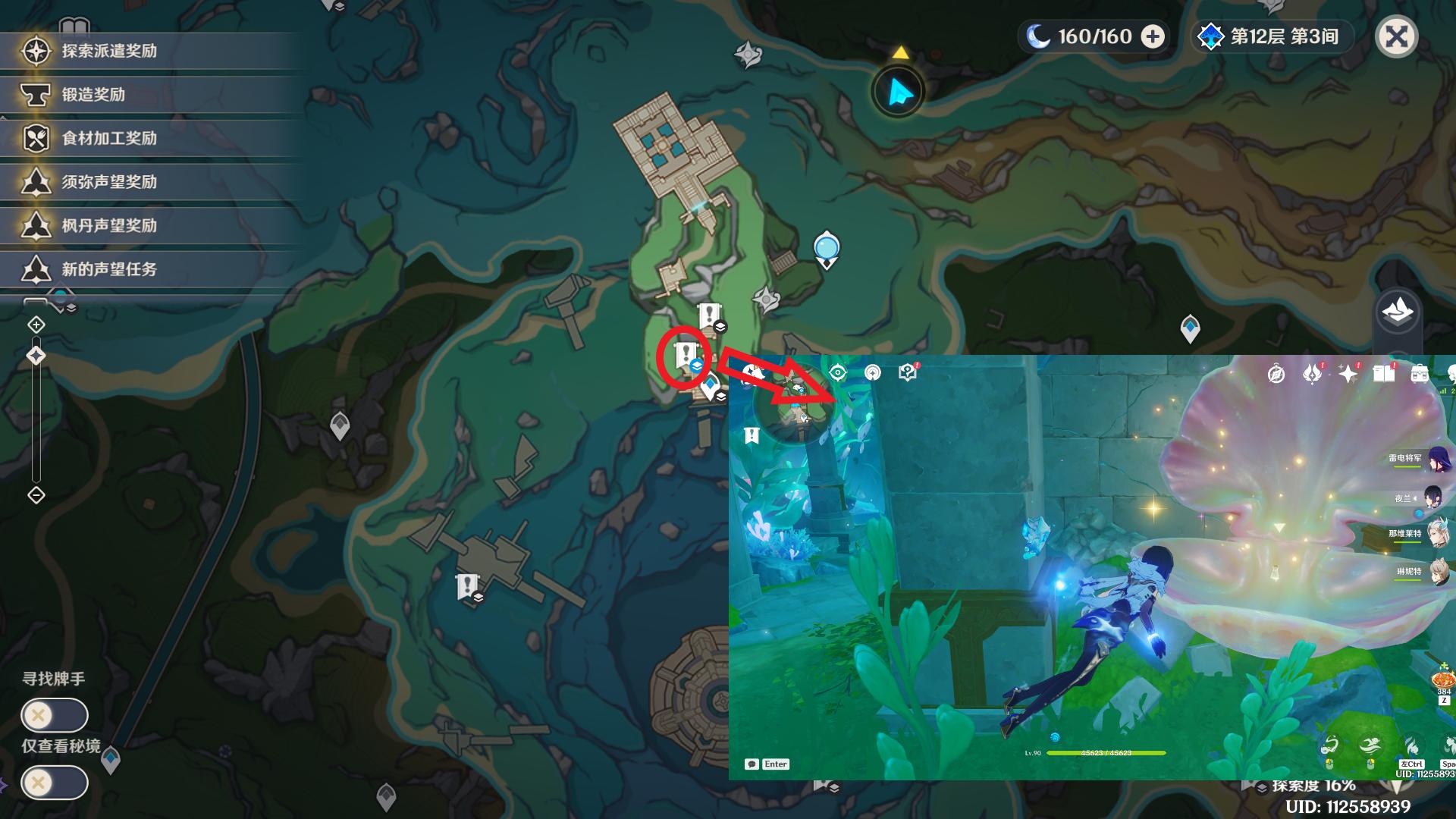Close the map with the X button
The height and width of the screenshot is (819, 1456).
click(1396, 36)
